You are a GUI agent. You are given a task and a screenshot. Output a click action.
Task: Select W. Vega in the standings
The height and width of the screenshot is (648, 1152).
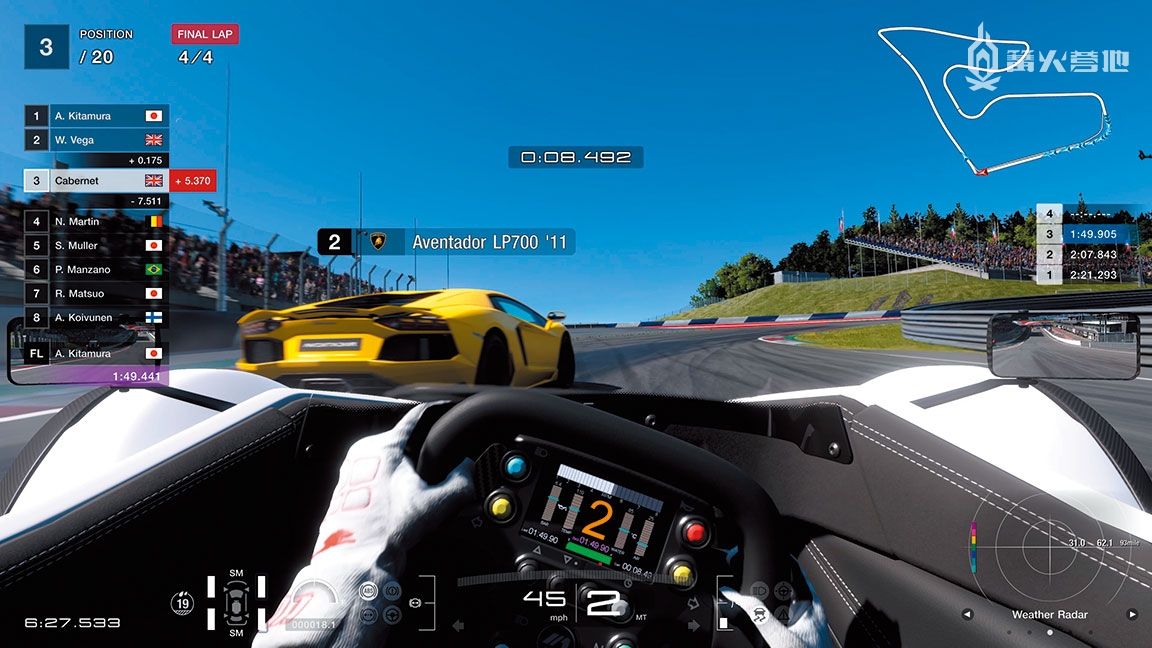click(96, 140)
